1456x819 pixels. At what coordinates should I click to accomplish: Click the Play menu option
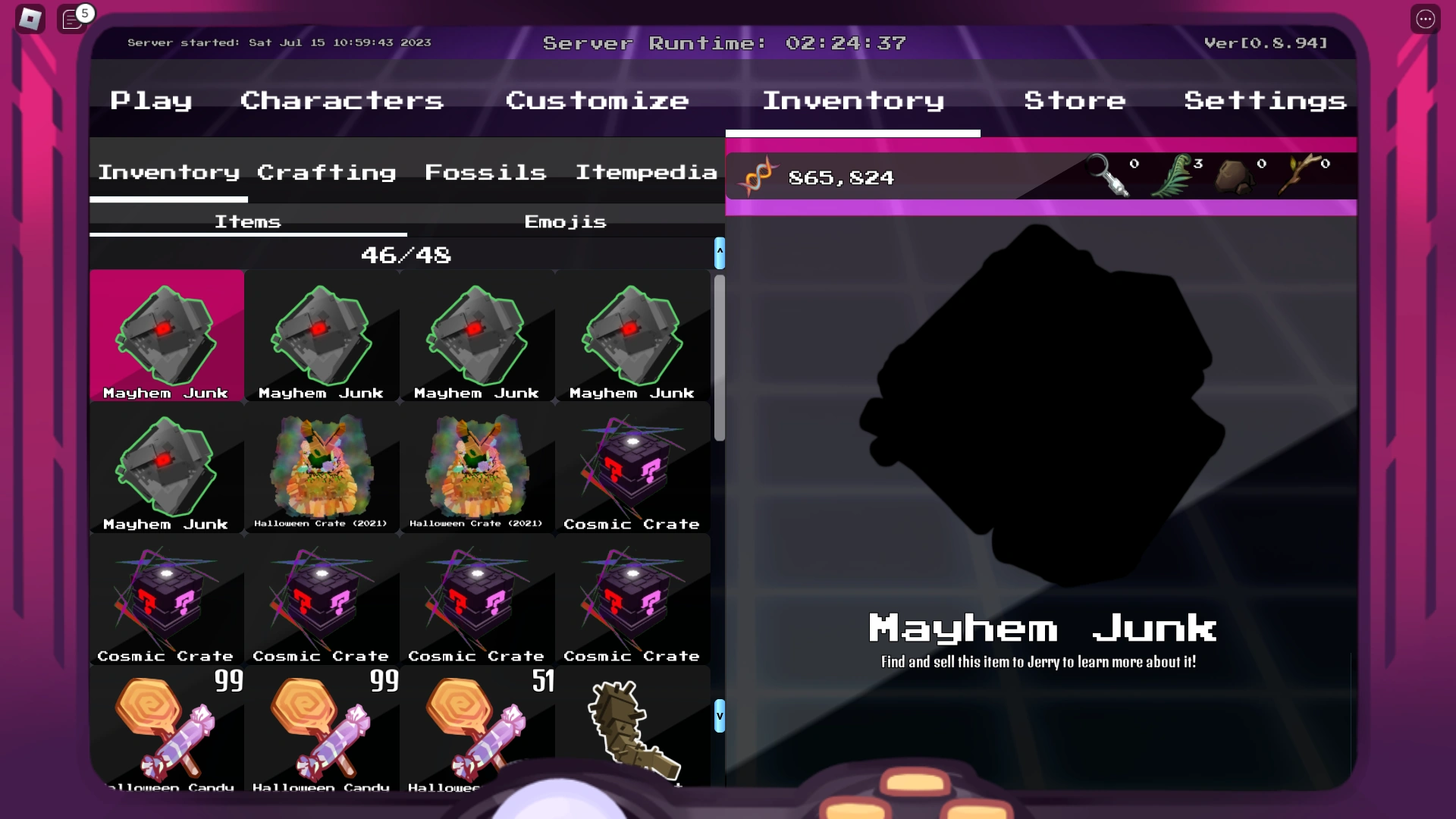tap(151, 100)
